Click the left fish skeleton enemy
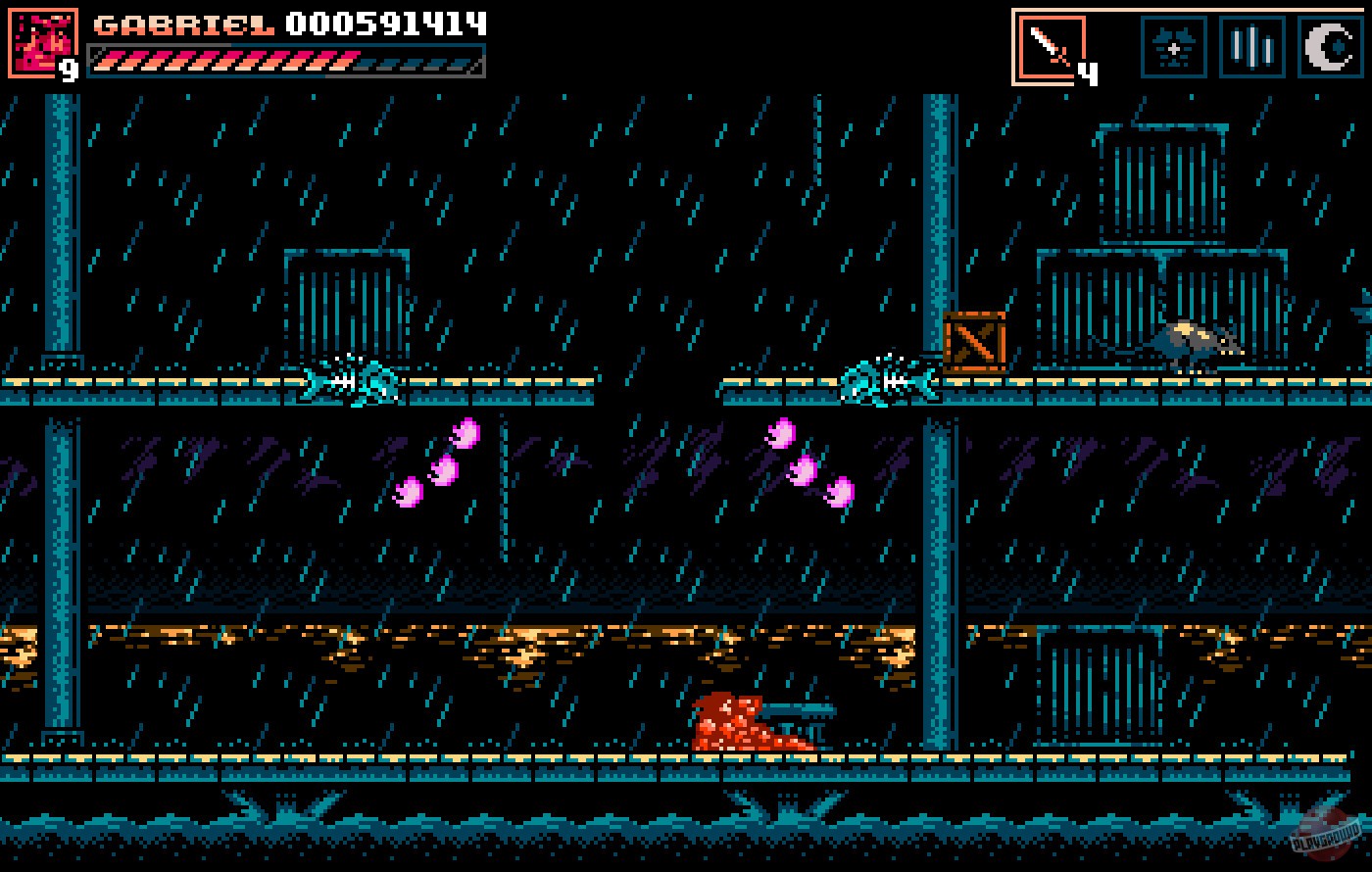The image size is (1372, 872). 348,383
